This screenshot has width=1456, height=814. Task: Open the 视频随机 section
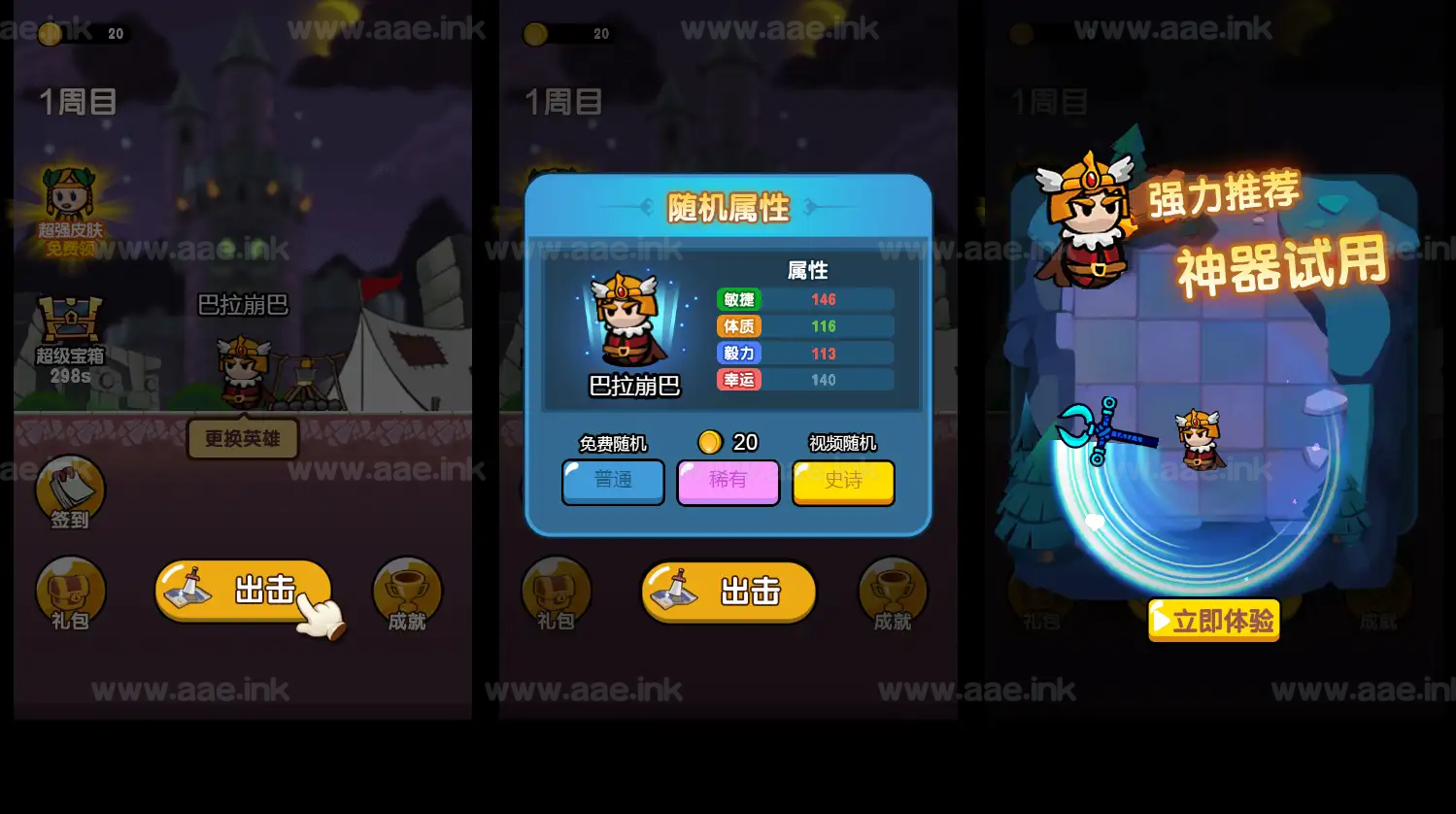click(x=843, y=442)
